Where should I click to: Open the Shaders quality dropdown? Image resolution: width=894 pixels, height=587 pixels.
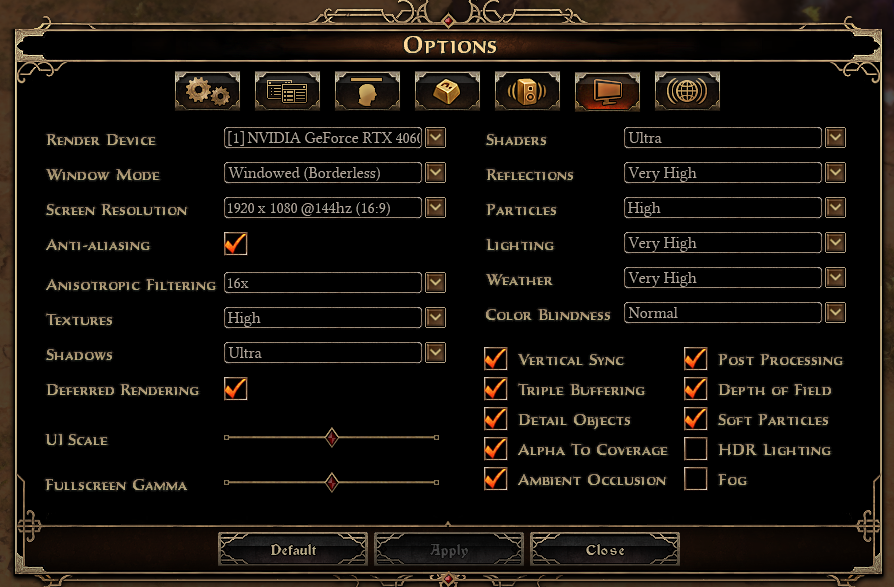pyautogui.click(x=835, y=138)
